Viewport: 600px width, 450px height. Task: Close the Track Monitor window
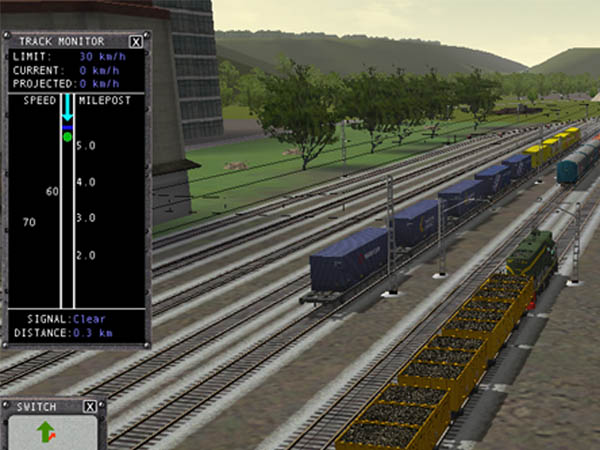[x=136, y=42]
